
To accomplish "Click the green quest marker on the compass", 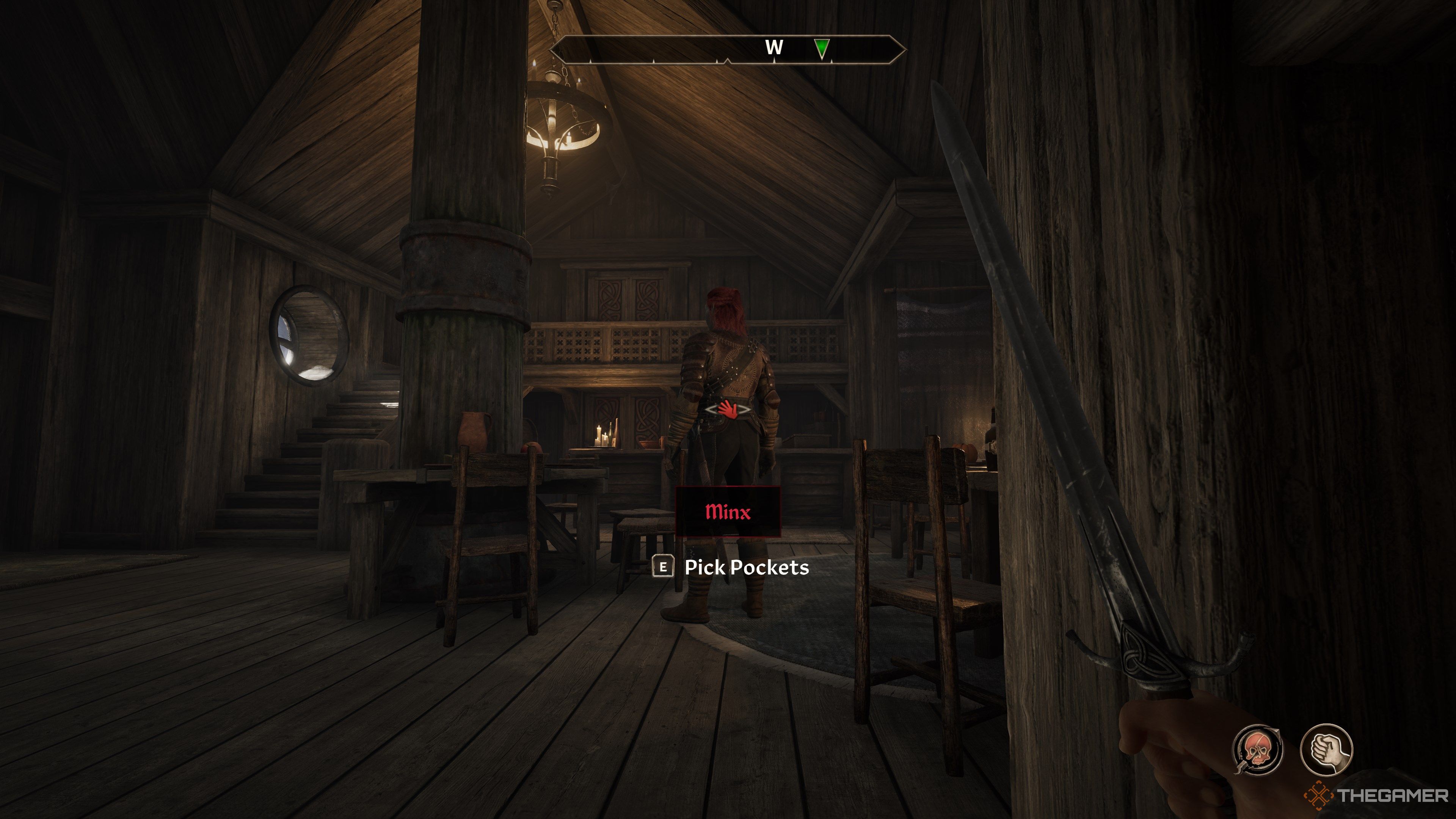I will 822,48.
